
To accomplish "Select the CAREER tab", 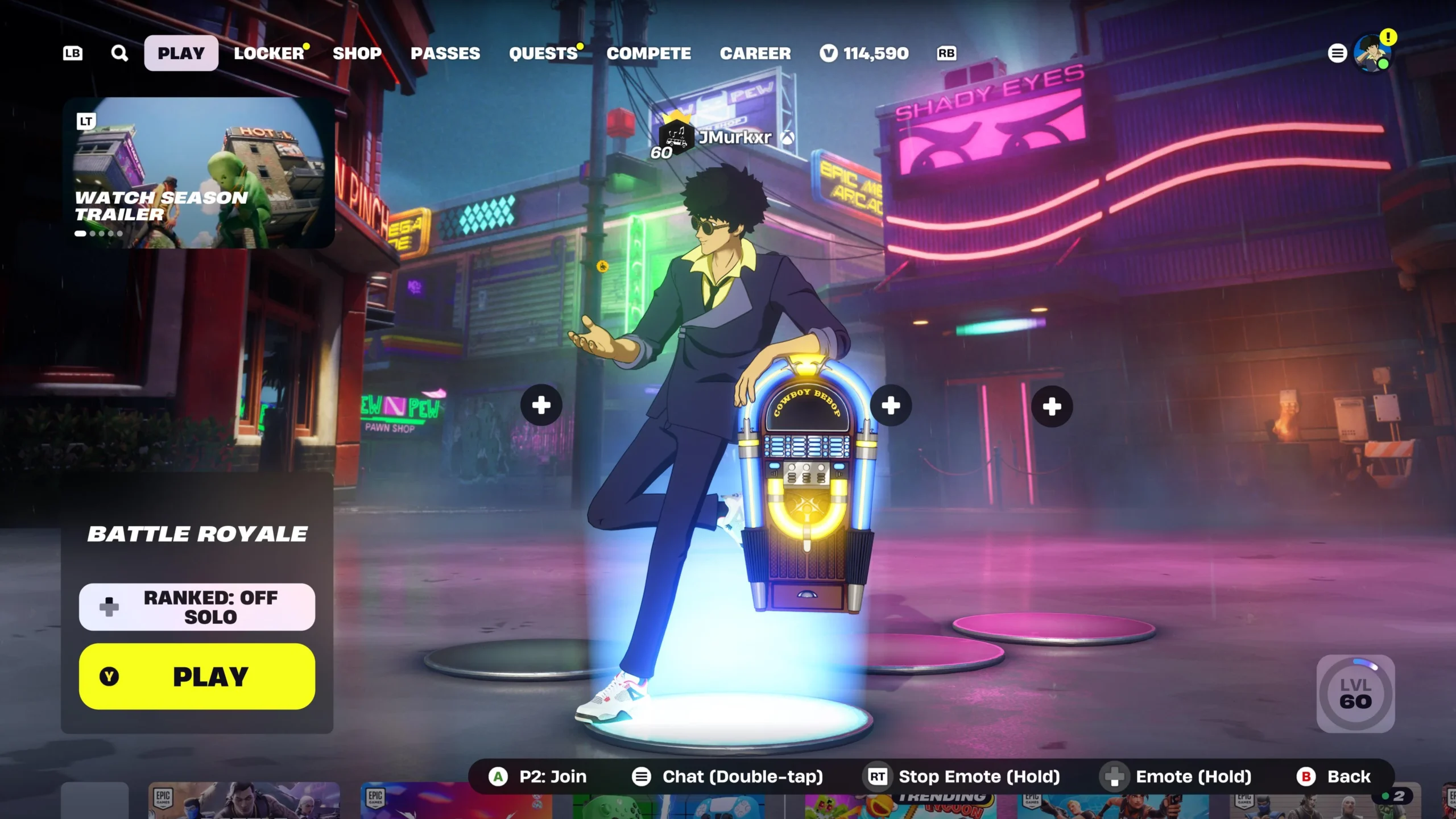I will tap(755, 53).
